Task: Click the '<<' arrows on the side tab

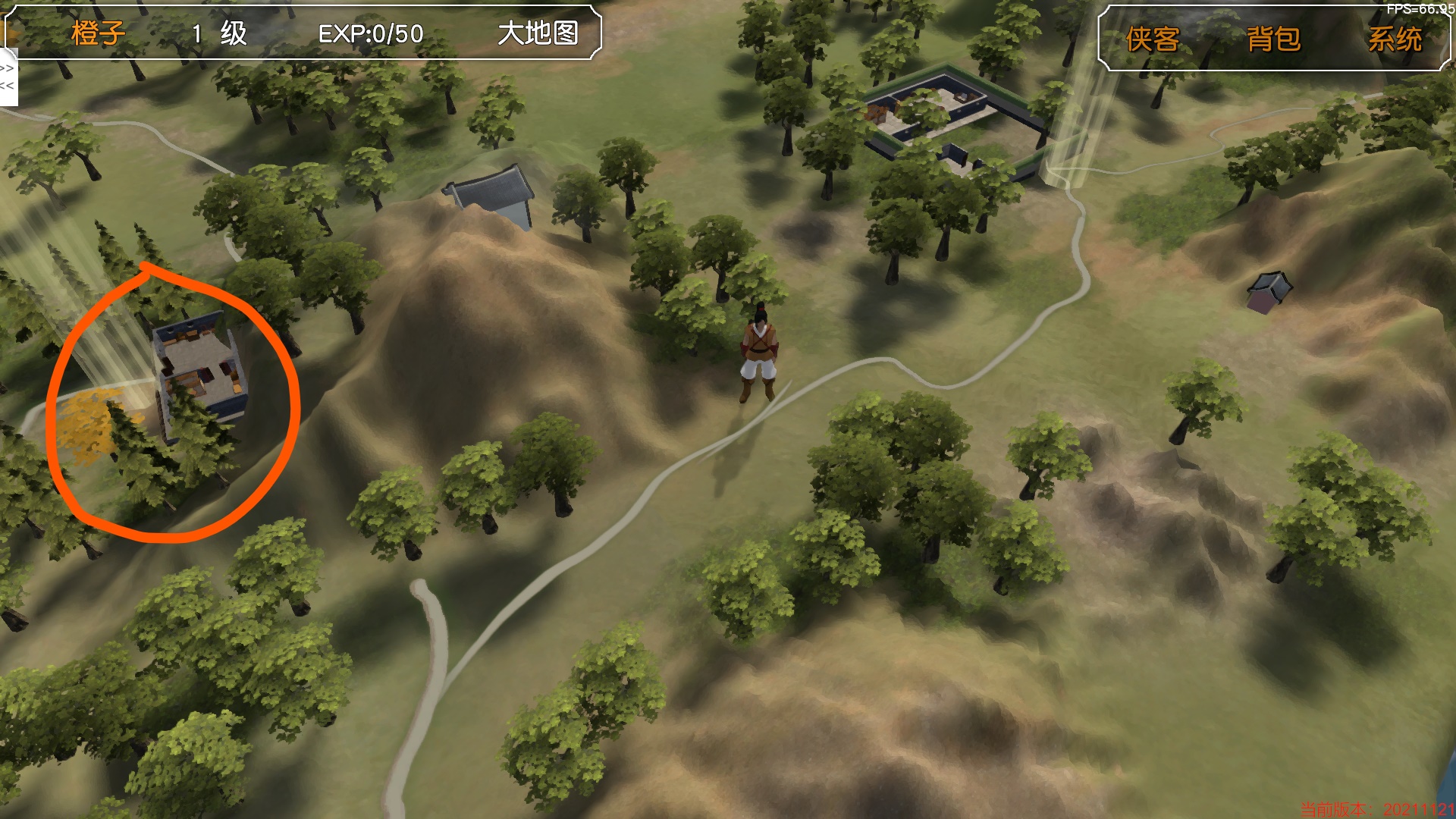Action: pyautogui.click(x=7, y=86)
